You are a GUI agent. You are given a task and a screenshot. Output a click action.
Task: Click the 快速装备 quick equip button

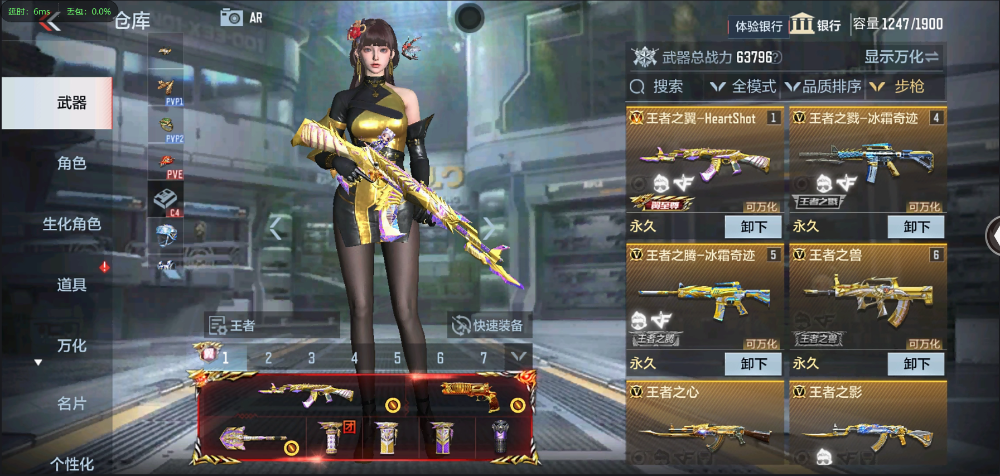[490, 325]
